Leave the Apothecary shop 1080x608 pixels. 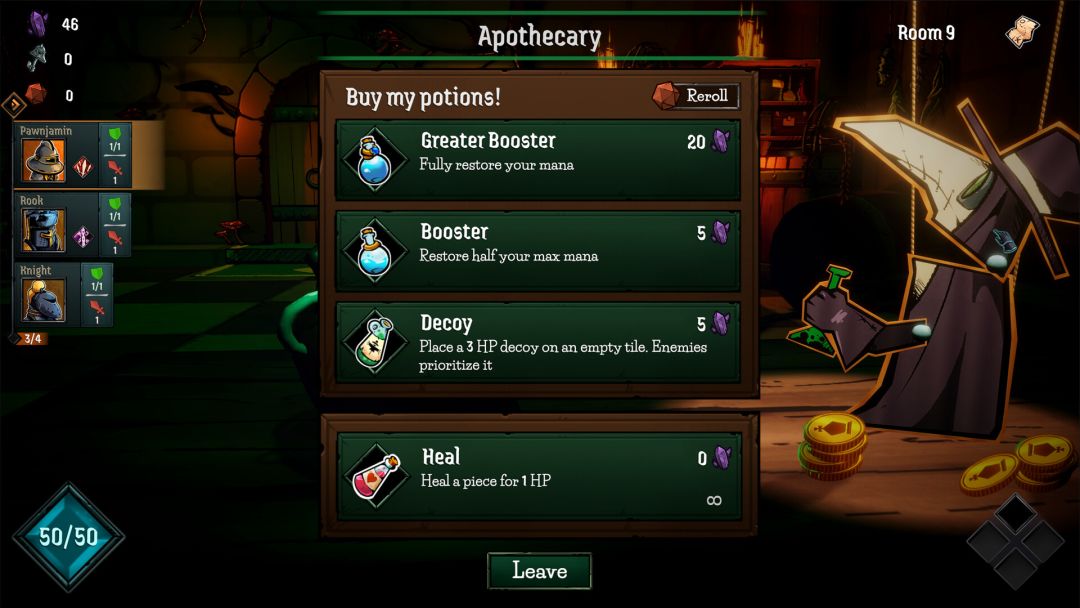(539, 571)
